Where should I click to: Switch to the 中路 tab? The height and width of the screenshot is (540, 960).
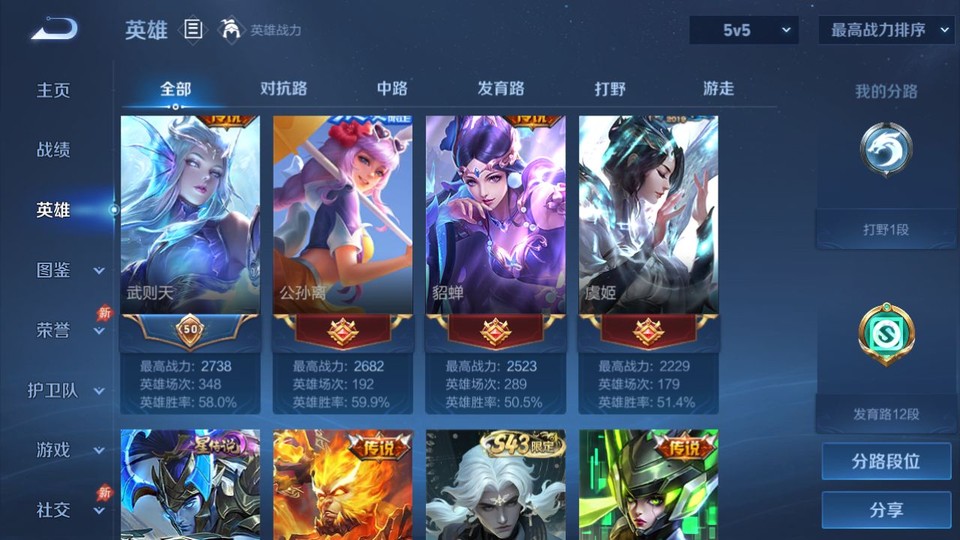pos(392,89)
